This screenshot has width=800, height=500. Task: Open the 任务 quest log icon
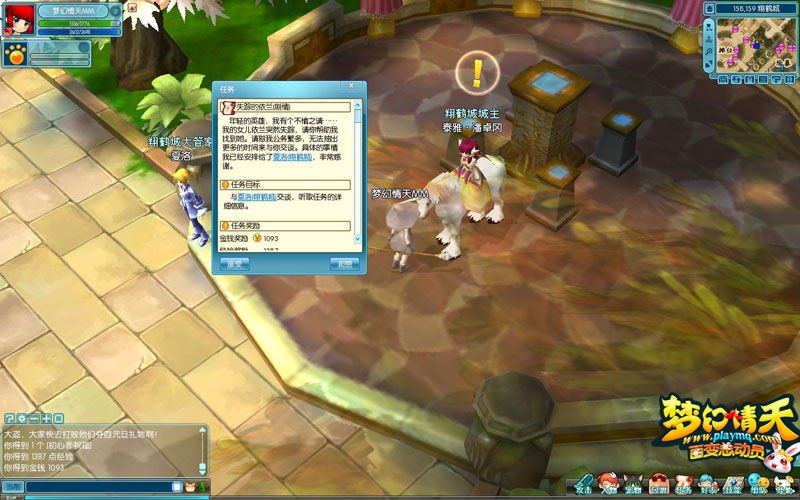[x=684, y=485]
